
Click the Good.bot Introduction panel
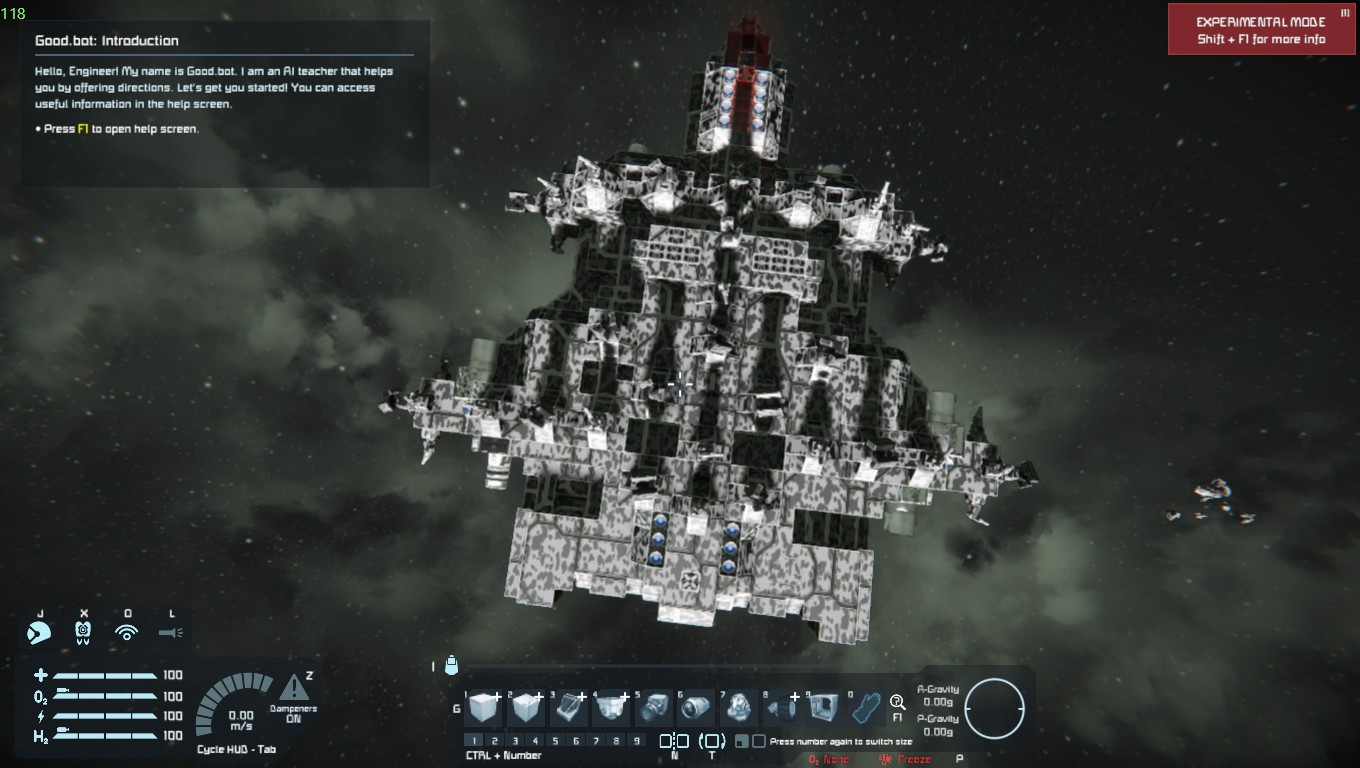pos(225,103)
